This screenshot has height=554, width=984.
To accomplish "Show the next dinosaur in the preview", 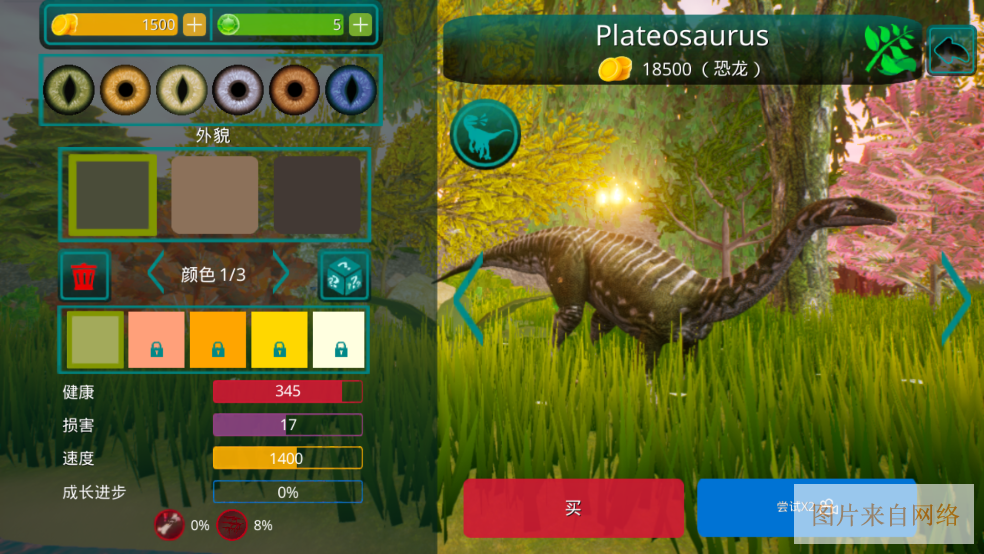I will tap(954, 297).
